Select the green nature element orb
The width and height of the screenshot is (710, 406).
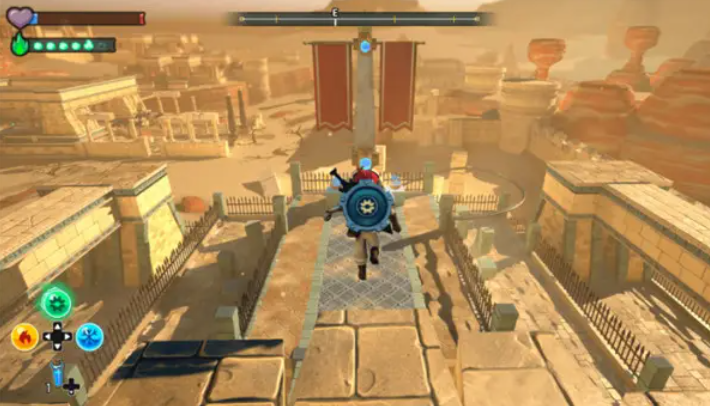point(56,302)
